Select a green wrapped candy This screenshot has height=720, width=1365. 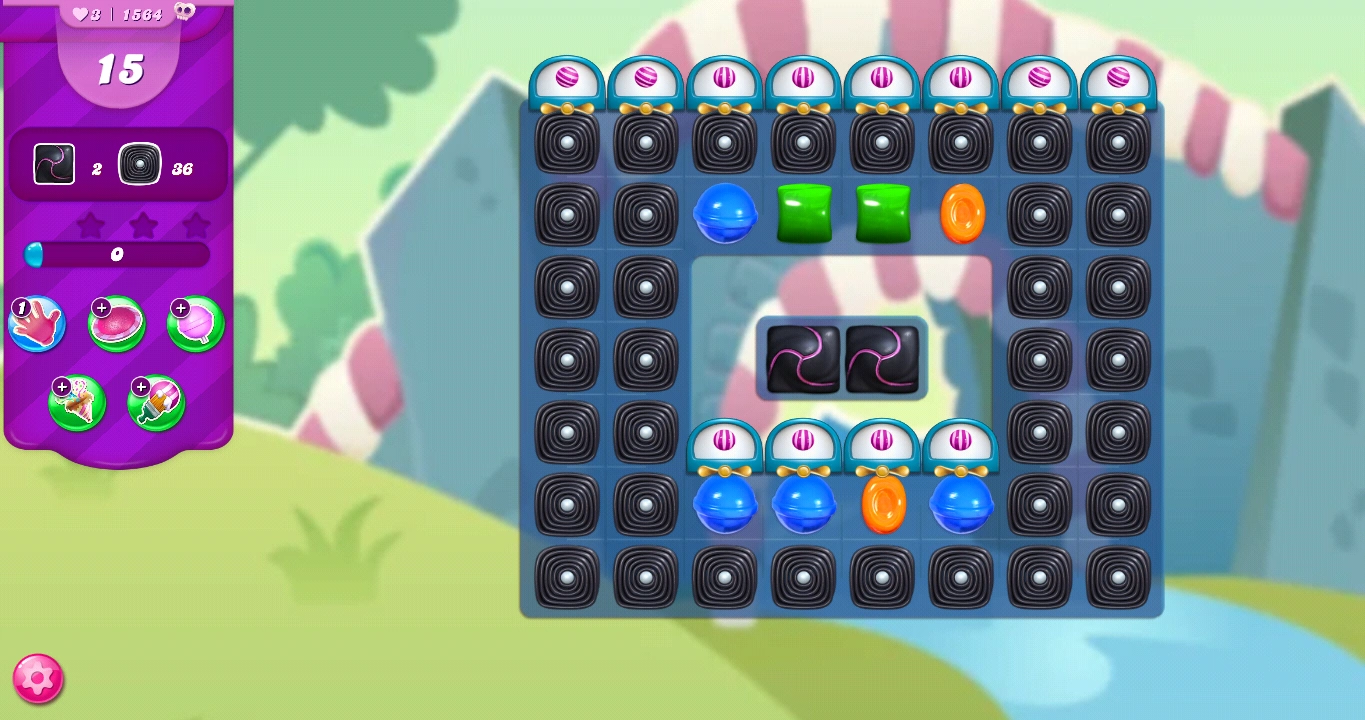coord(804,214)
